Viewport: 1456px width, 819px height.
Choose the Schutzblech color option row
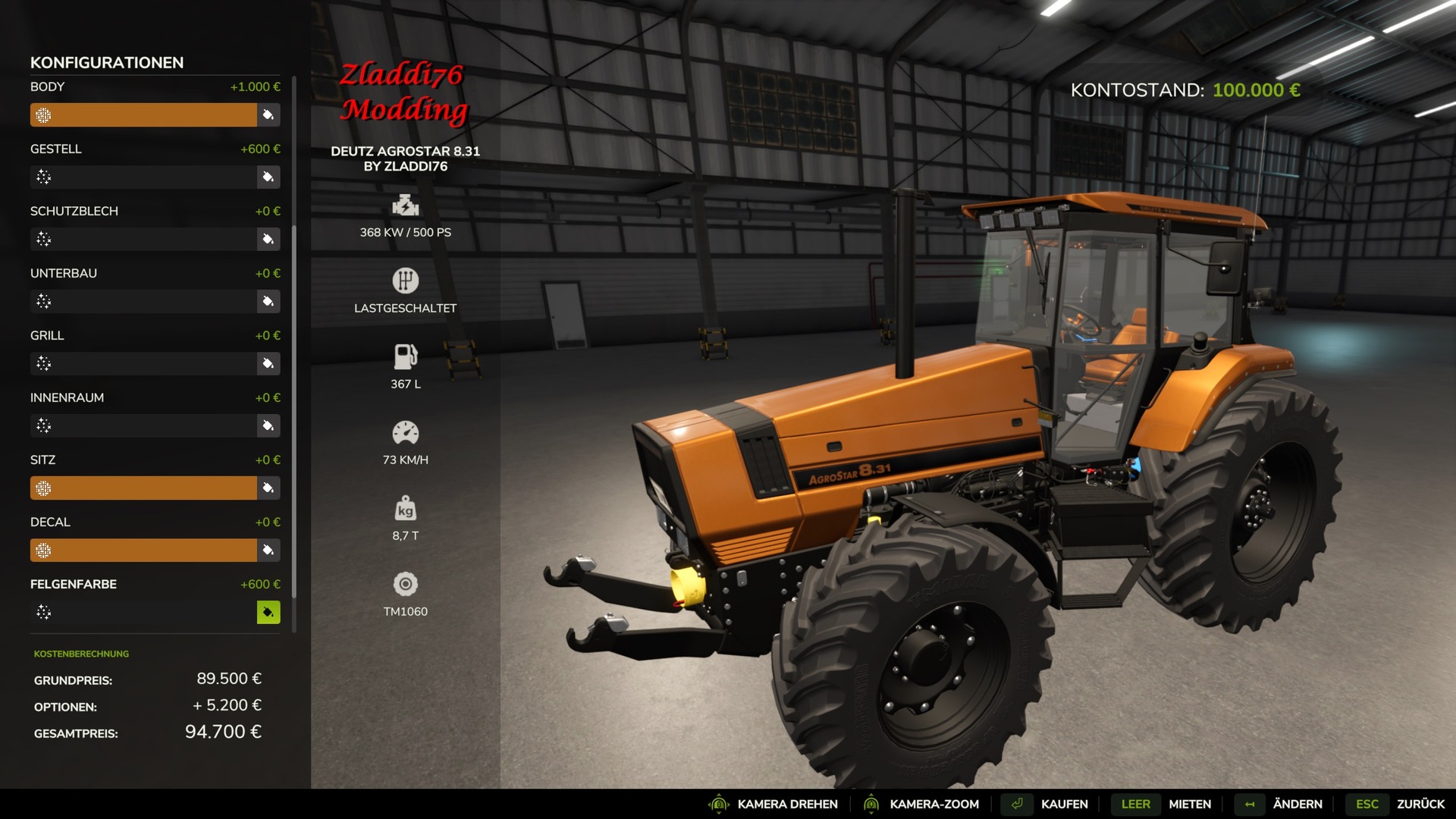pyautogui.click(x=143, y=240)
